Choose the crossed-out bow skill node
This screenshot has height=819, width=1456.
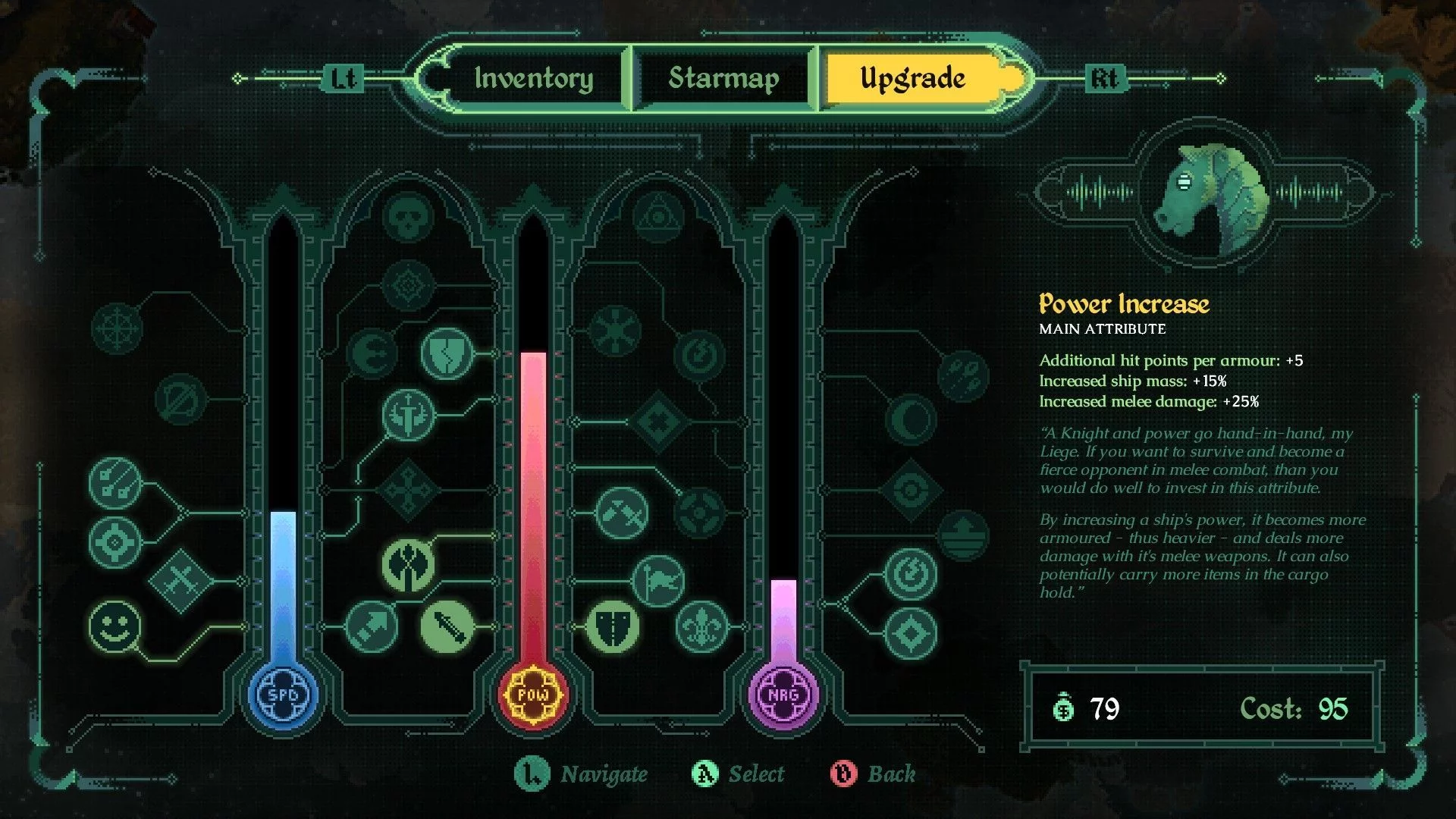[180, 398]
